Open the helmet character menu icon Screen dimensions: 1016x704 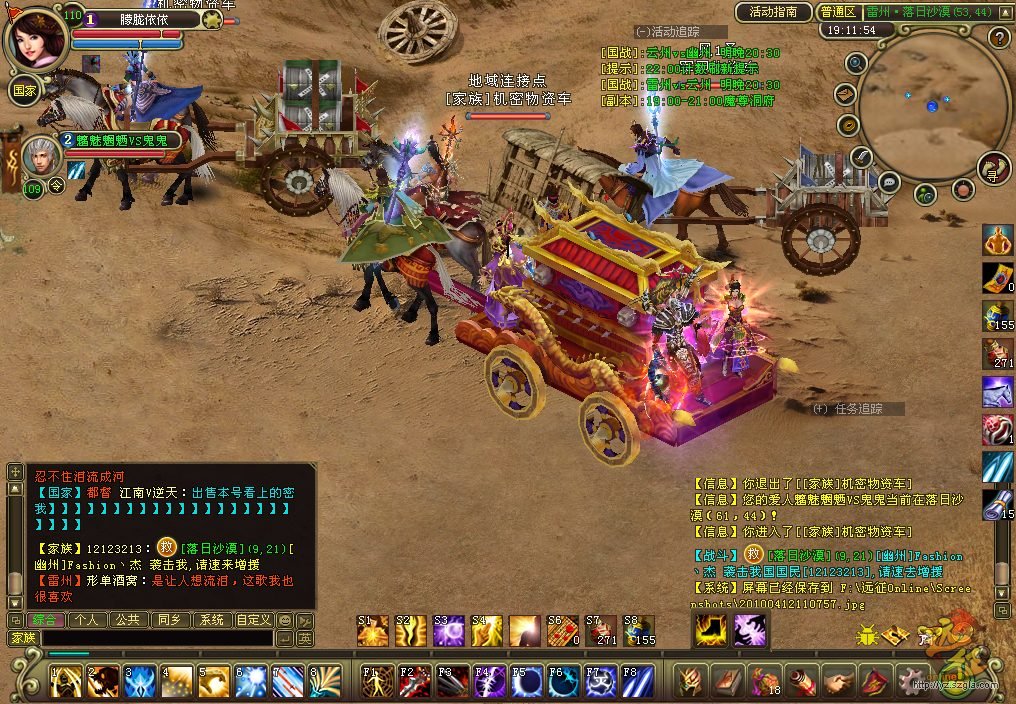coord(691,681)
